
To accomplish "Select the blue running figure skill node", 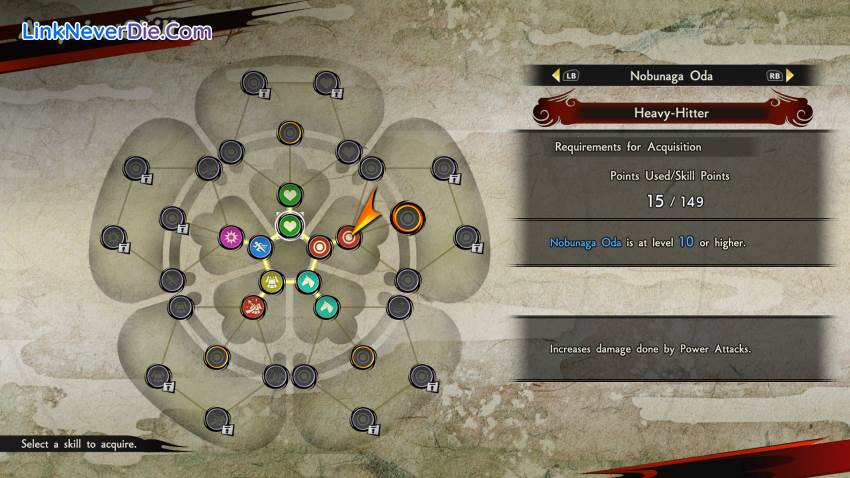I will pos(260,245).
